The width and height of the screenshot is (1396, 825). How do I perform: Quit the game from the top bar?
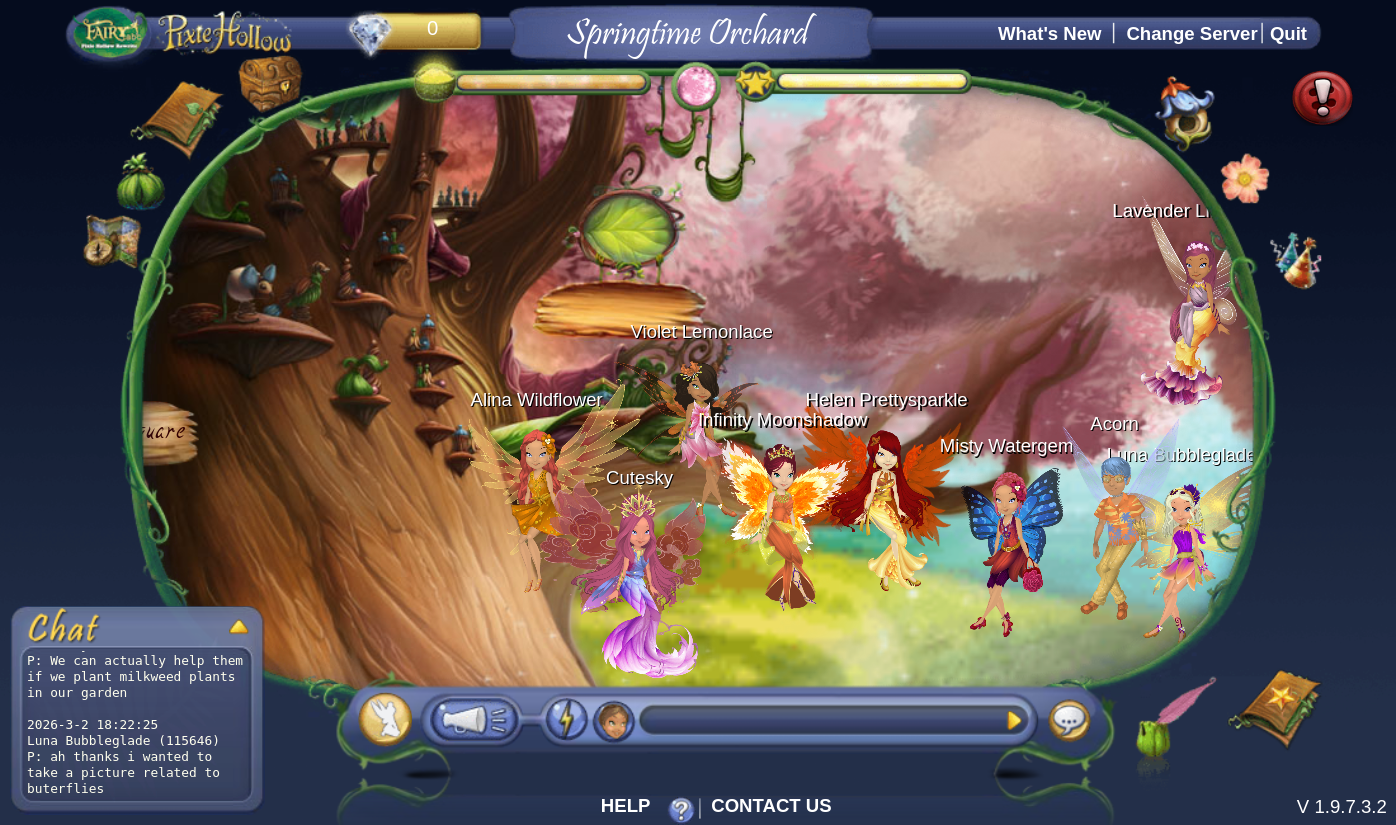click(x=1288, y=34)
